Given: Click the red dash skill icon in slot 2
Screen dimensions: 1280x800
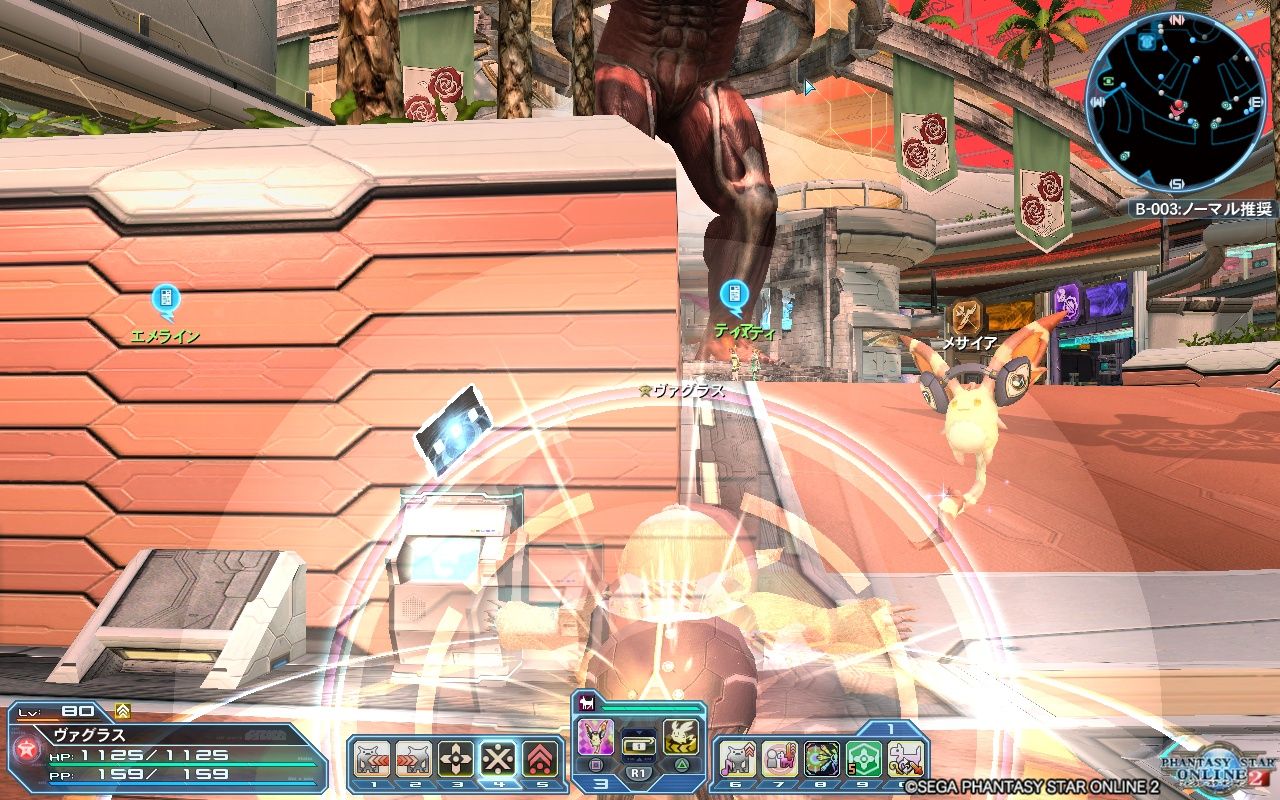Looking at the screenshot, I should (x=413, y=758).
